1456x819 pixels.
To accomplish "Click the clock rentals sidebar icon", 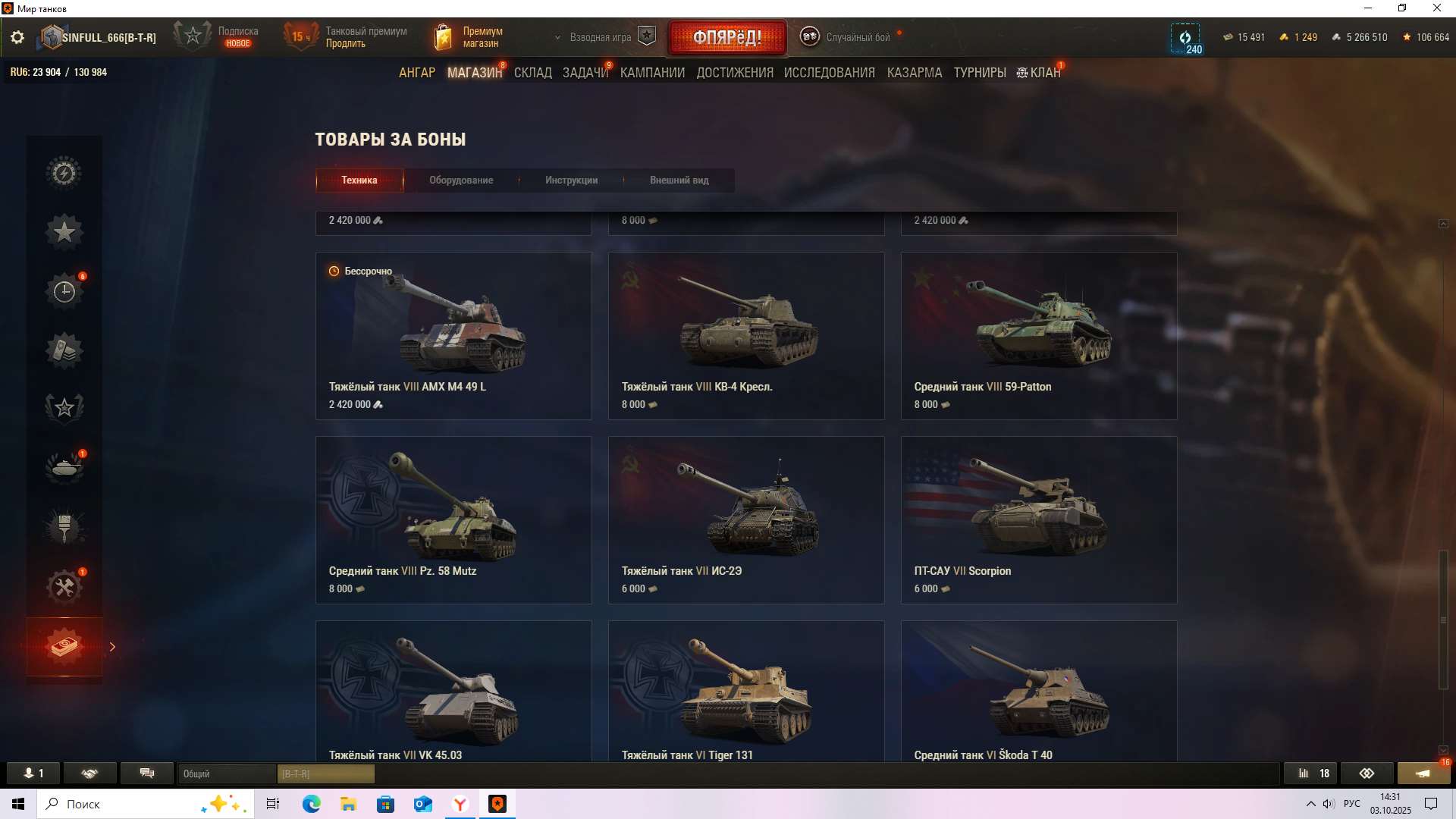I will coord(64,290).
